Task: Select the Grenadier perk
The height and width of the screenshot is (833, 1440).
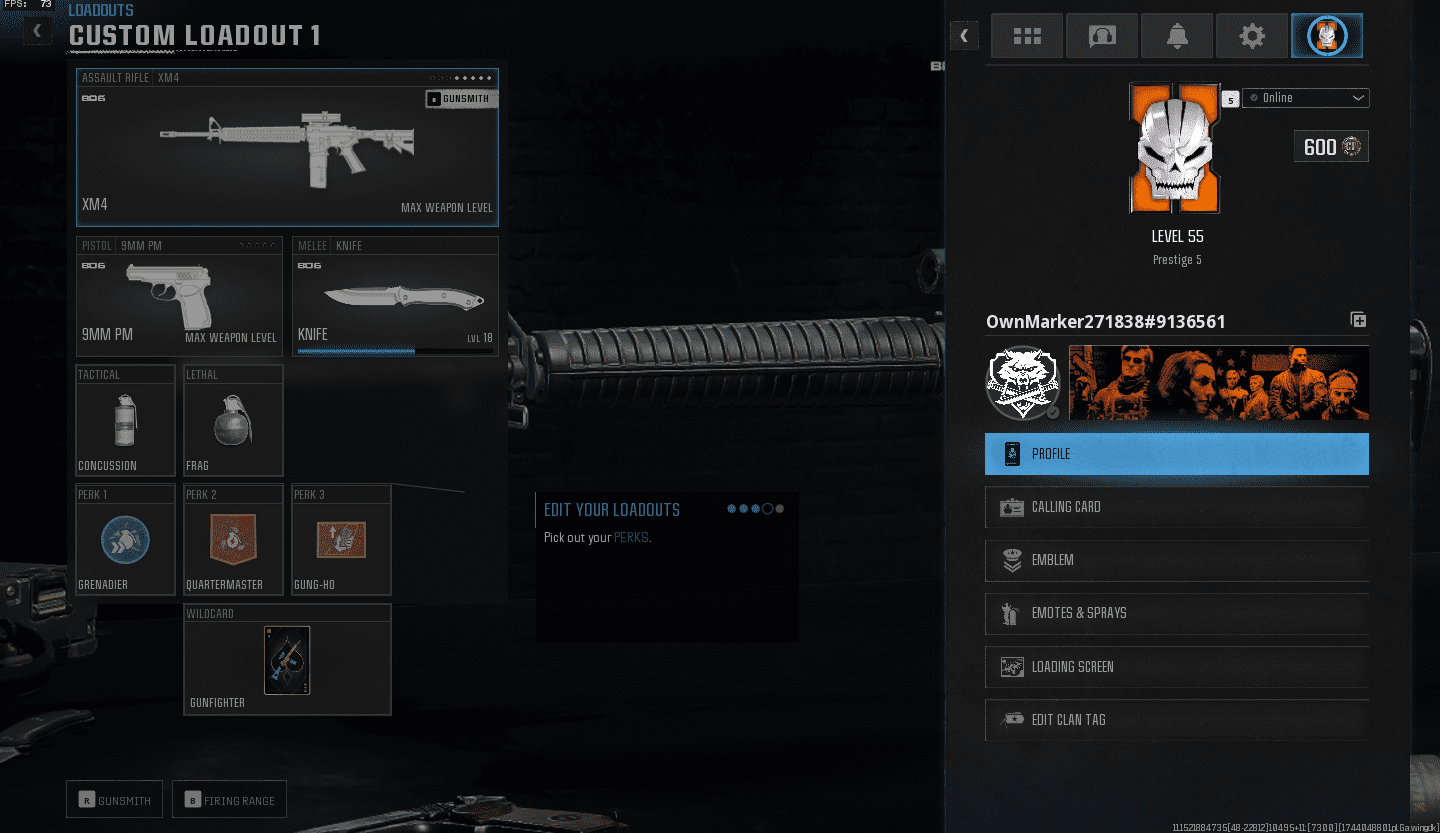Action: tap(124, 539)
